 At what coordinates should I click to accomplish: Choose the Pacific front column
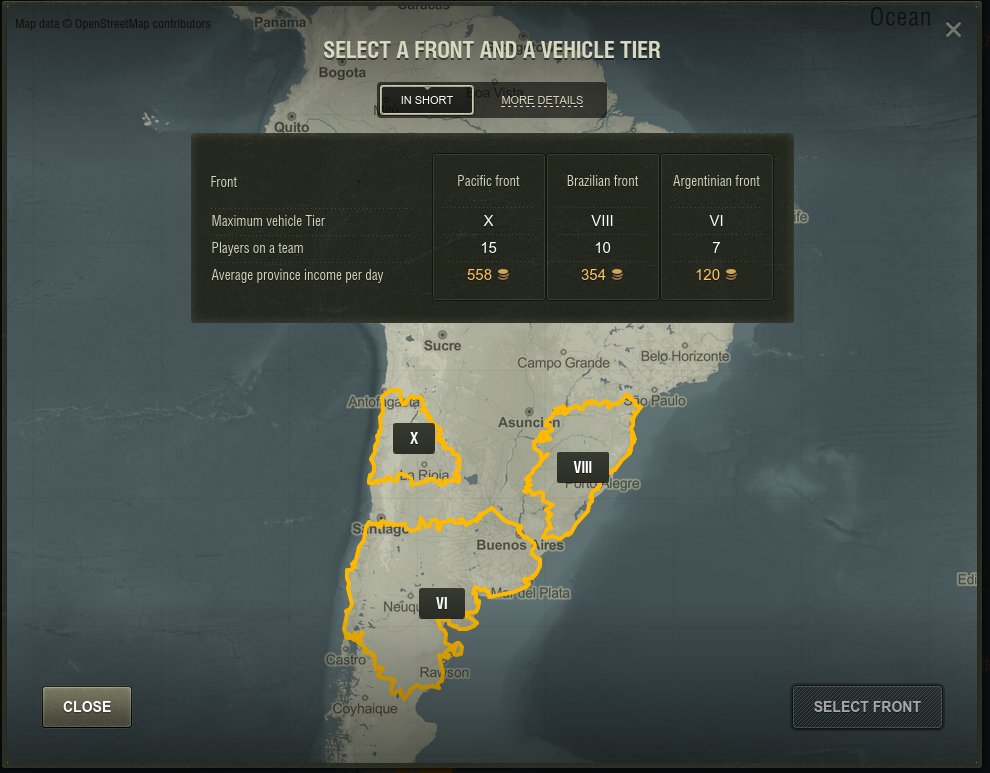[x=489, y=227]
